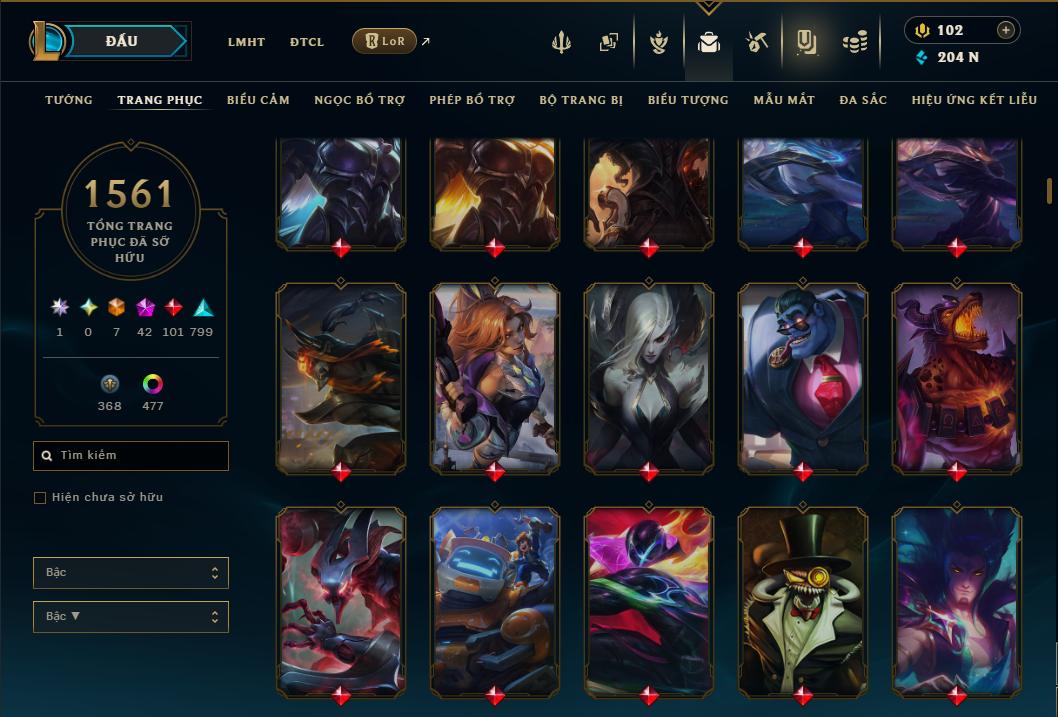The height and width of the screenshot is (717, 1058).
Task: Open the BIỂU CẢM tab
Action: click(258, 100)
